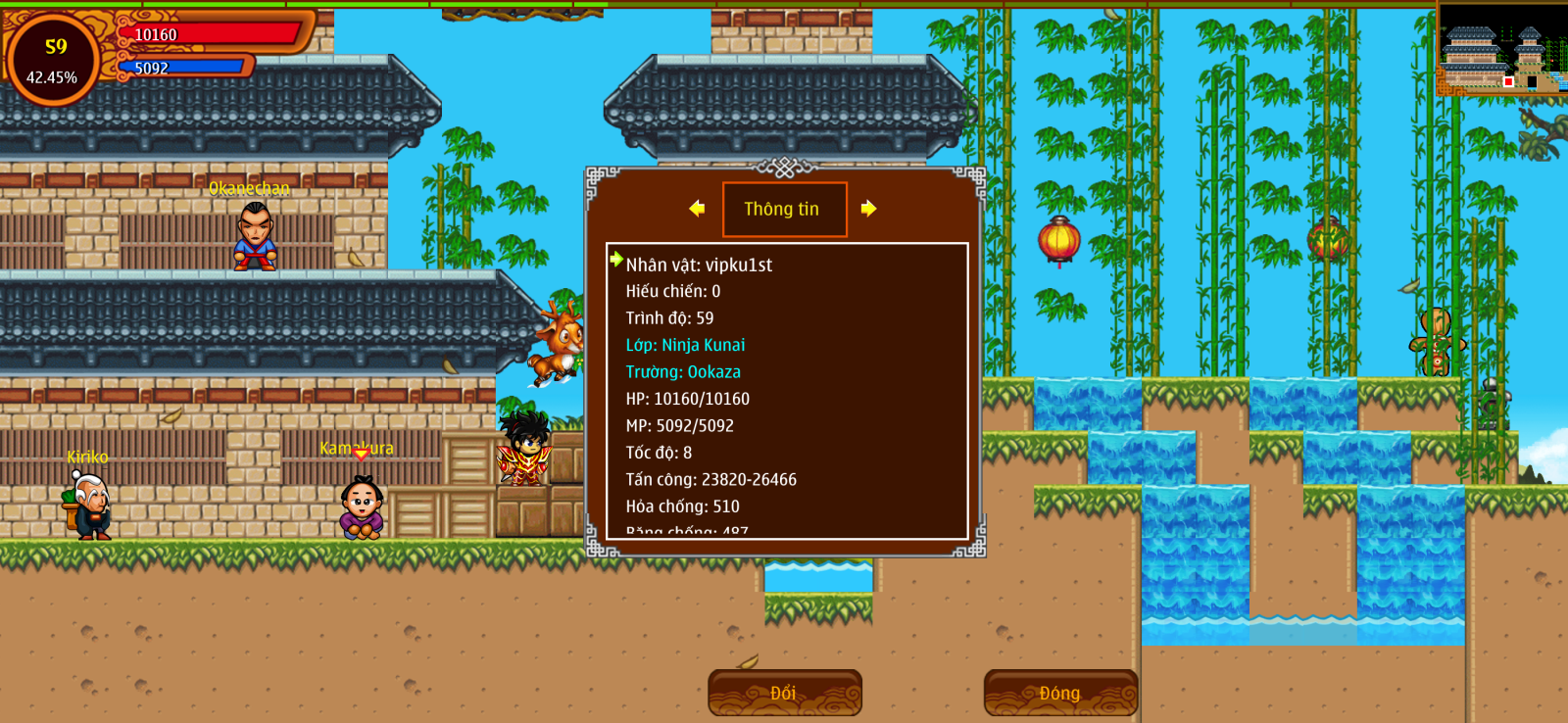Click the Đổi button

(x=784, y=693)
